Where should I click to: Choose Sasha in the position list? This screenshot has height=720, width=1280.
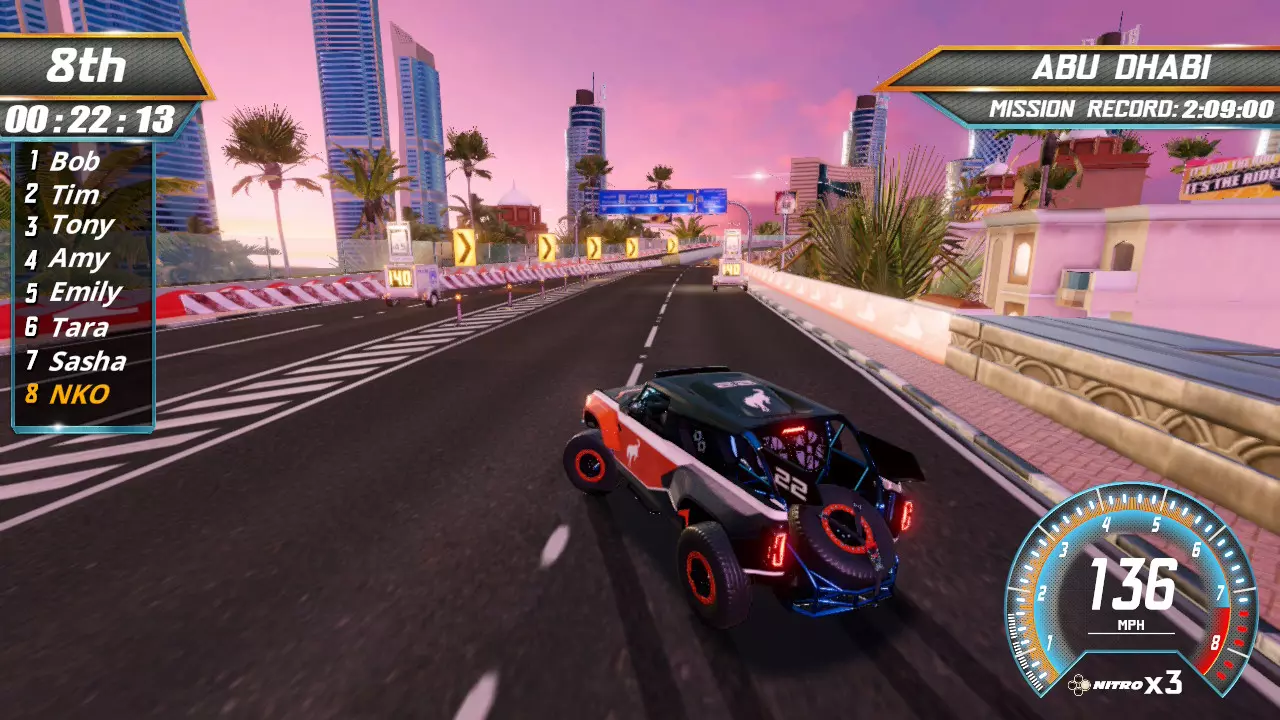click(x=87, y=361)
